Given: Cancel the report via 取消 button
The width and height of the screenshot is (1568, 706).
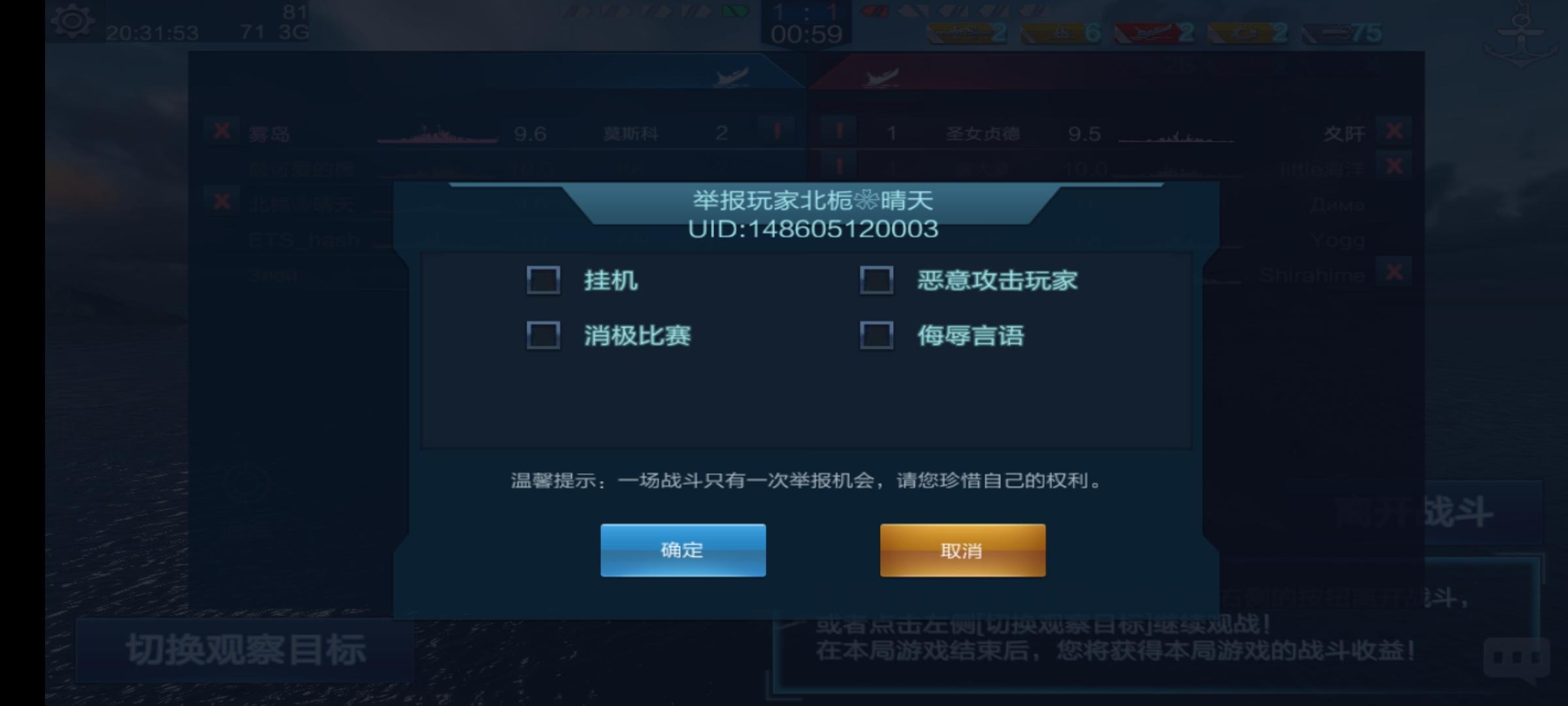Looking at the screenshot, I should 963,551.
